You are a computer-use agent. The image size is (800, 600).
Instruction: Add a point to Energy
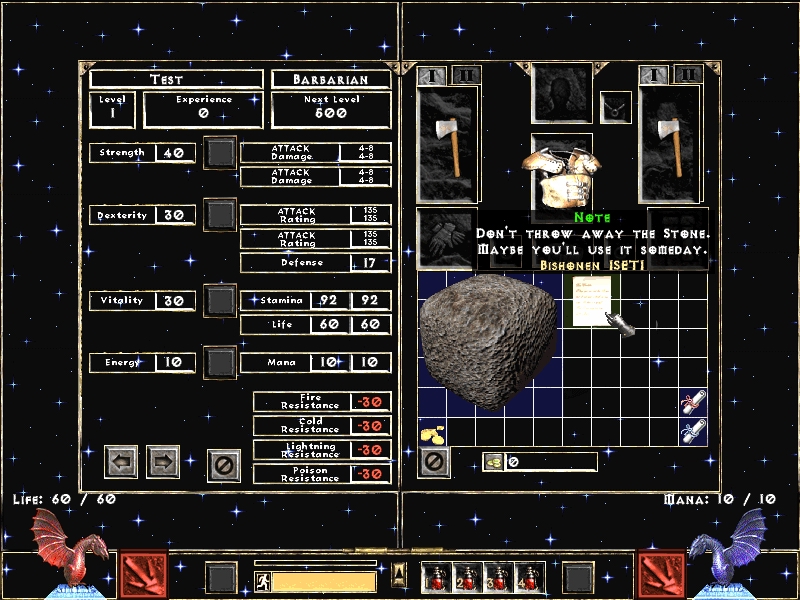(x=221, y=361)
